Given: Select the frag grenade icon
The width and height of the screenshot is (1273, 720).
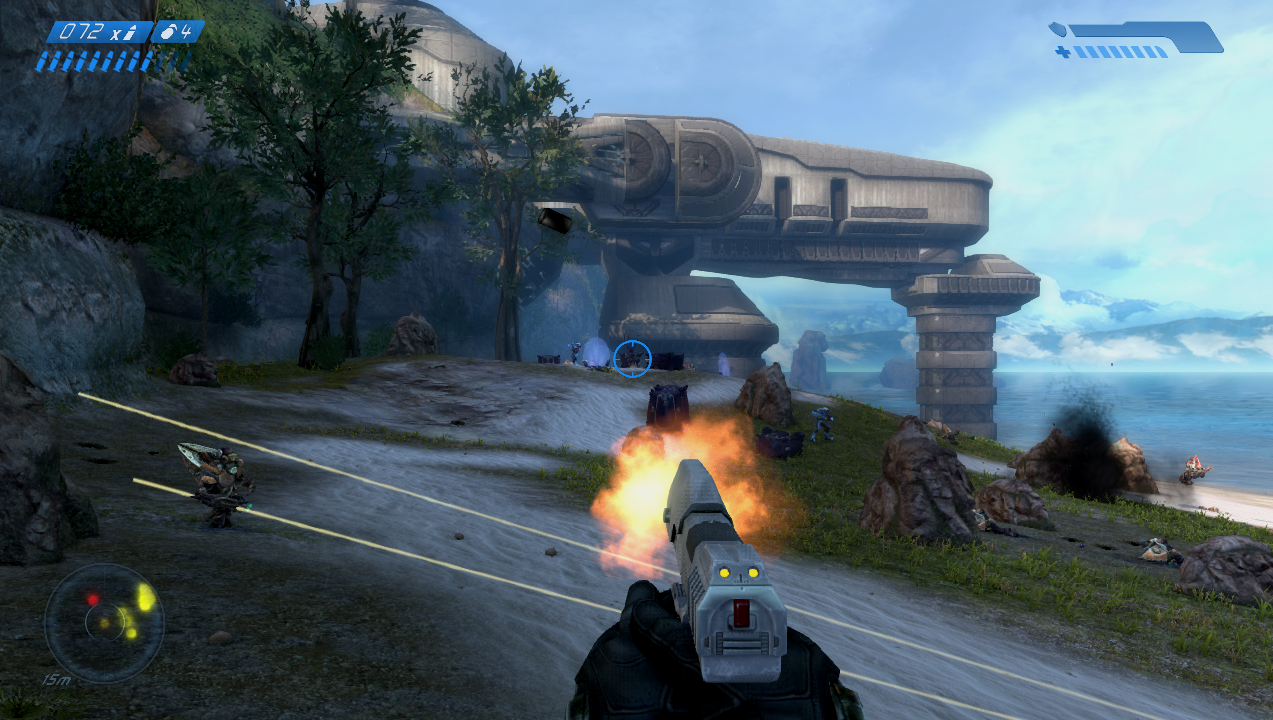Looking at the screenshot, I should pyautogui.click(x=169, y=32).
